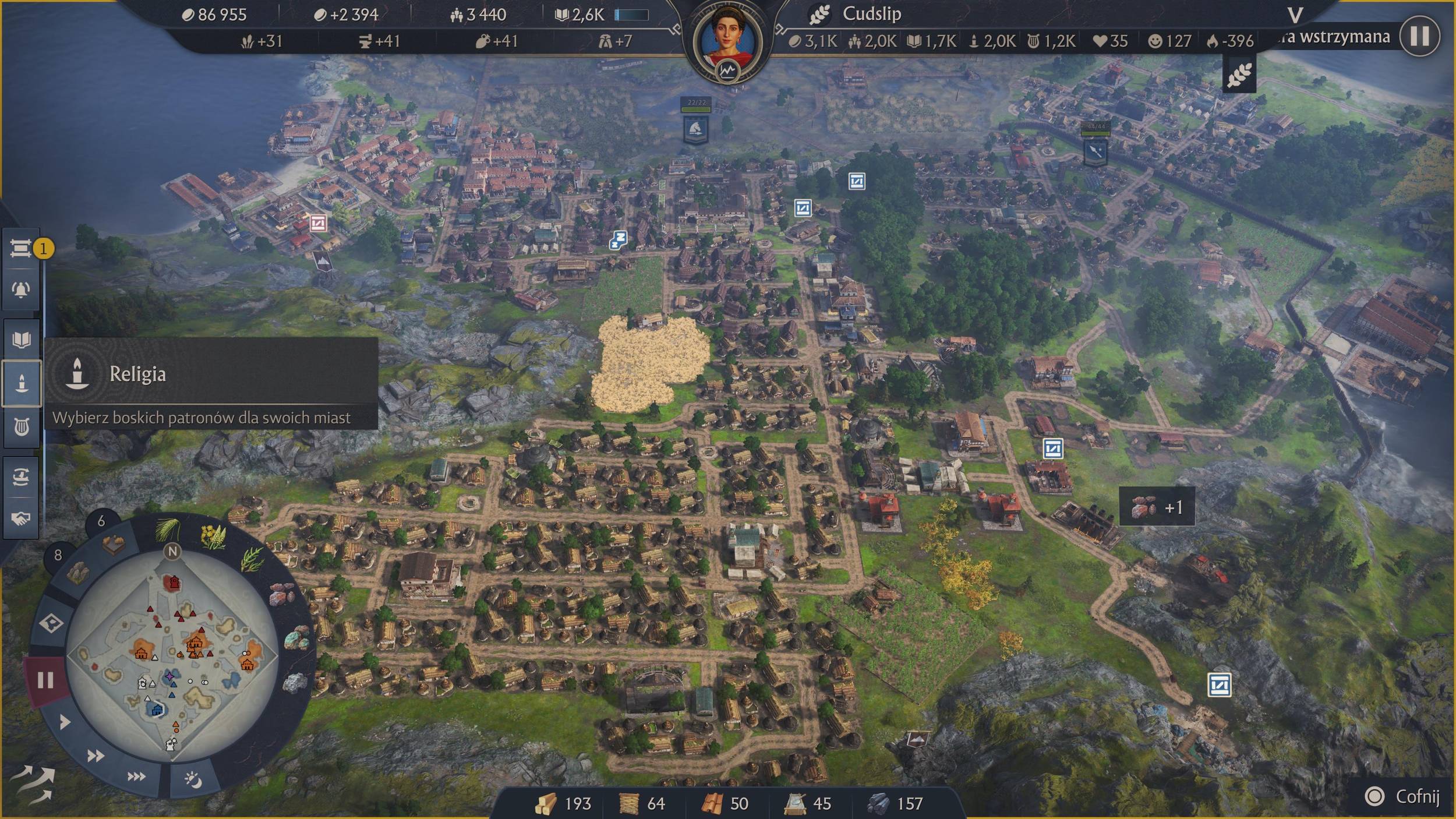This screenshot has width=1456, height=819.
Task: Open the Religia menu with the candle icon
Action: tap(22, 383)
